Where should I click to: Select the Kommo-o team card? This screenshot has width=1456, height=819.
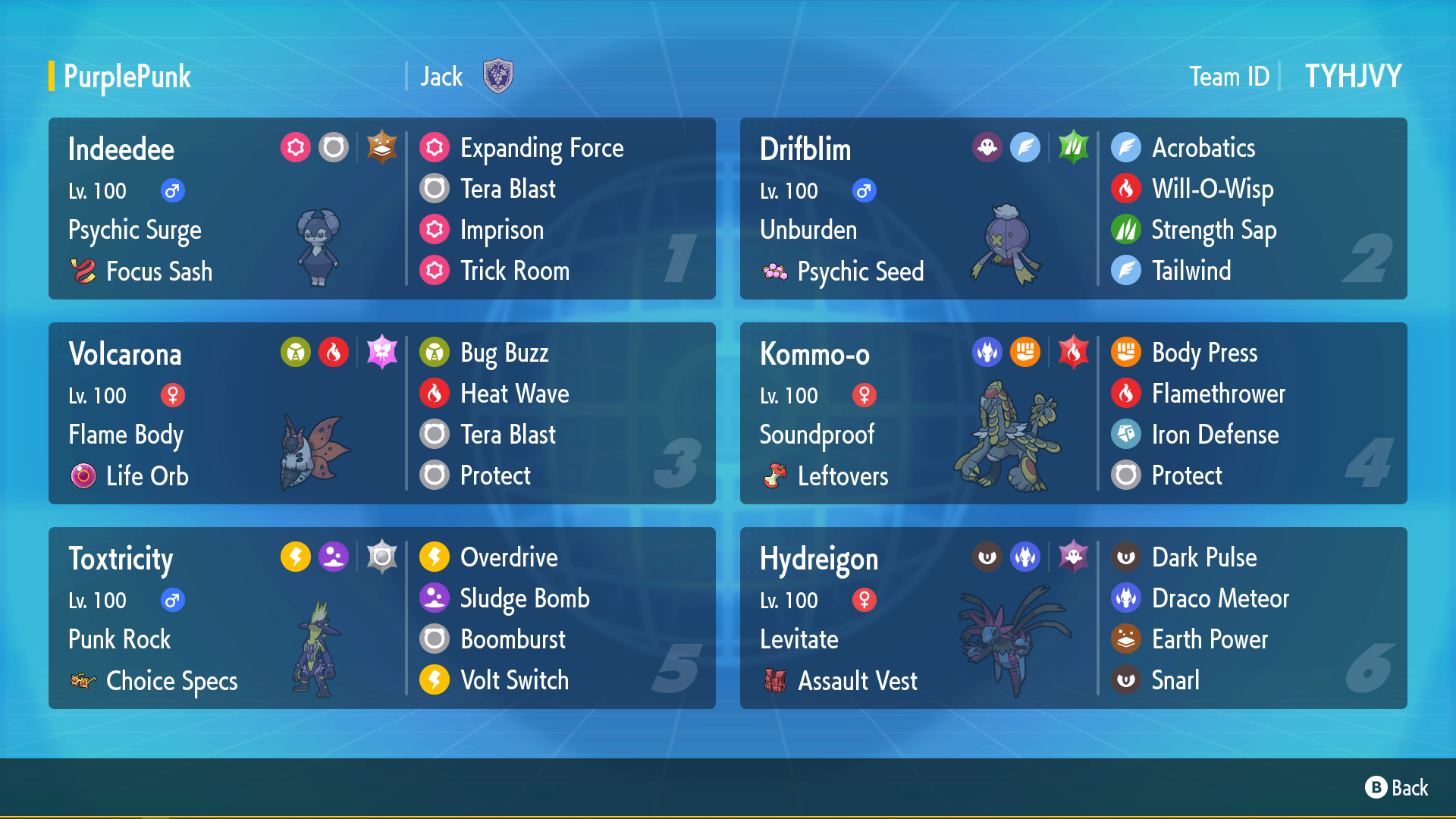click(1073, 413)
